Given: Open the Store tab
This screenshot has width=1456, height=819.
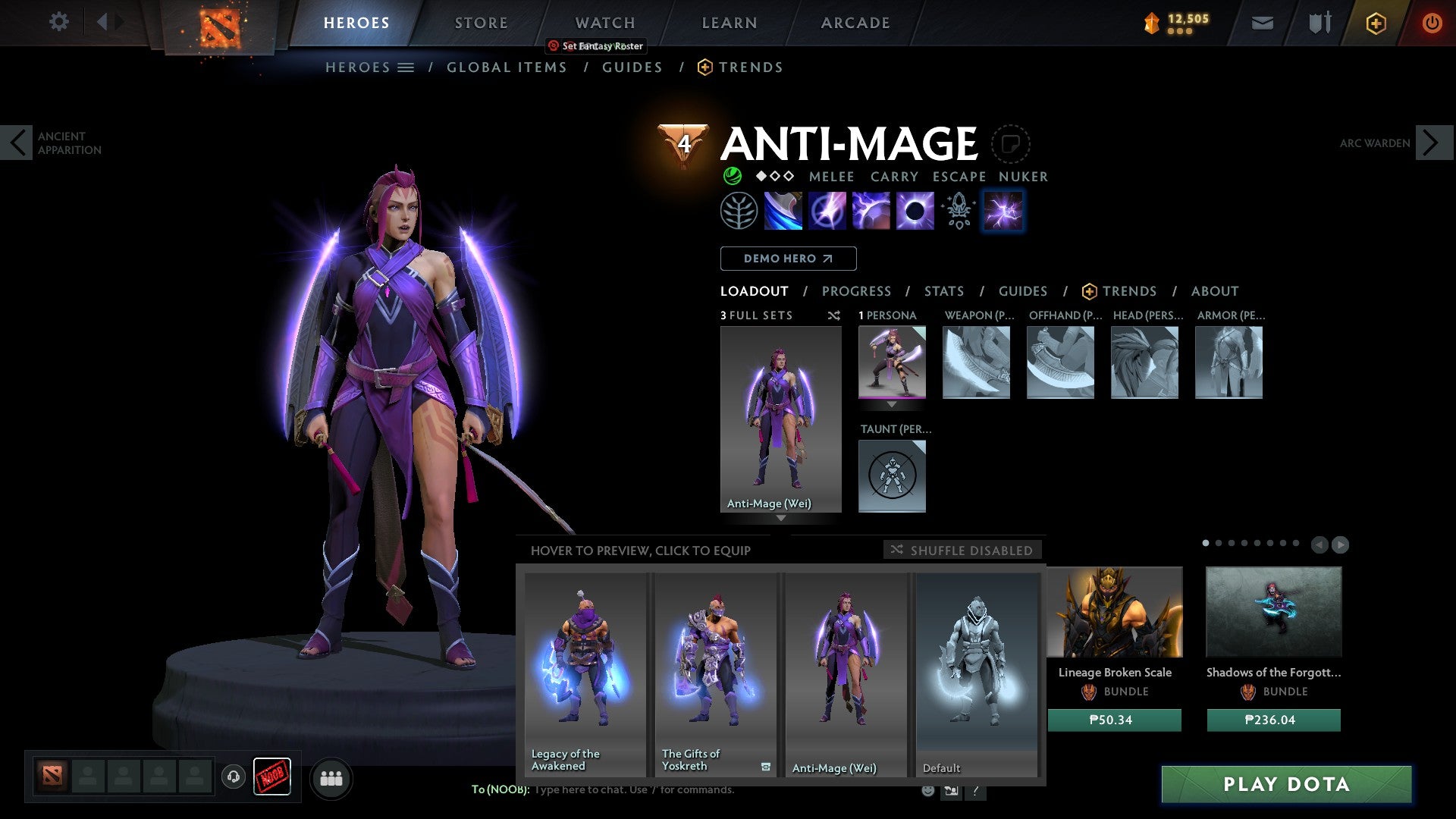Looking at the screenshot, I should click(x=481, y=23).
